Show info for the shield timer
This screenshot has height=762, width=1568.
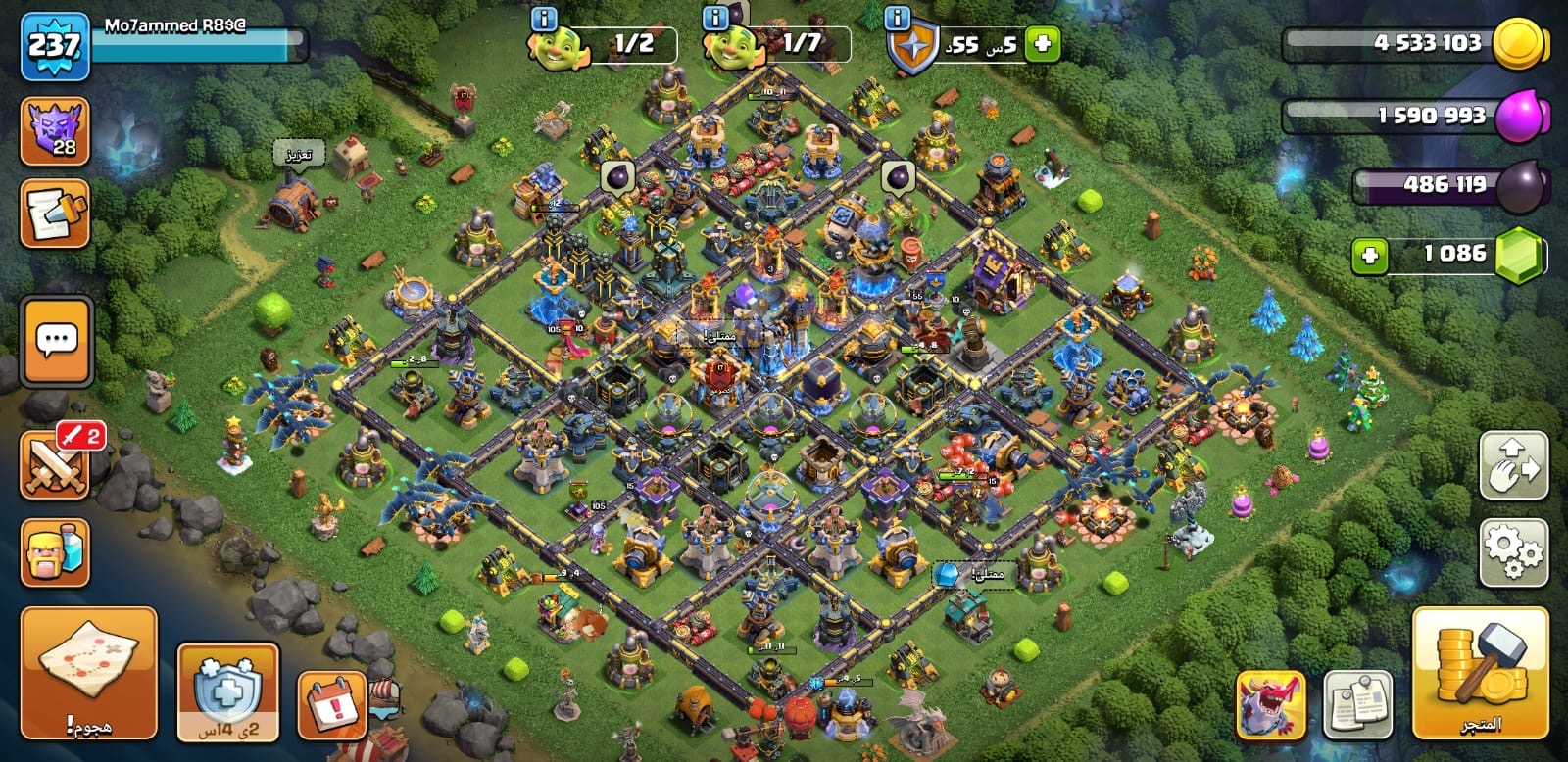pyautogui.click(x=897, y=19)
